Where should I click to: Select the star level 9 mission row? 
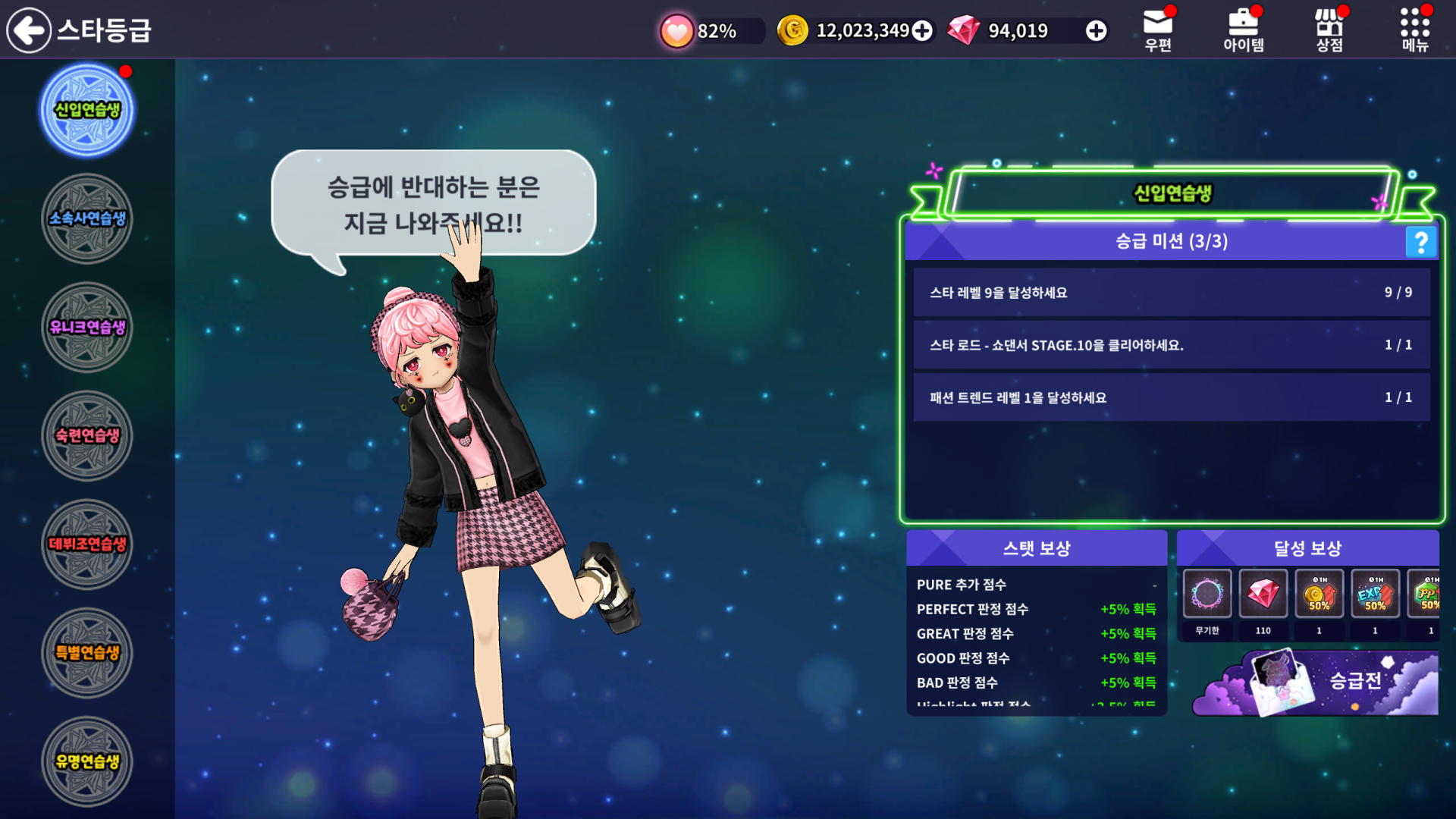(x=1171, y=293)
